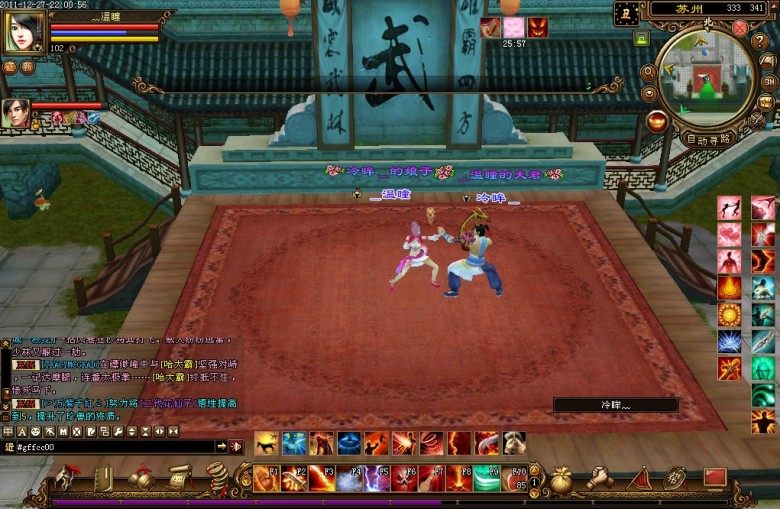Activate the F1 hotbar skill

click(x=267, y=478)
